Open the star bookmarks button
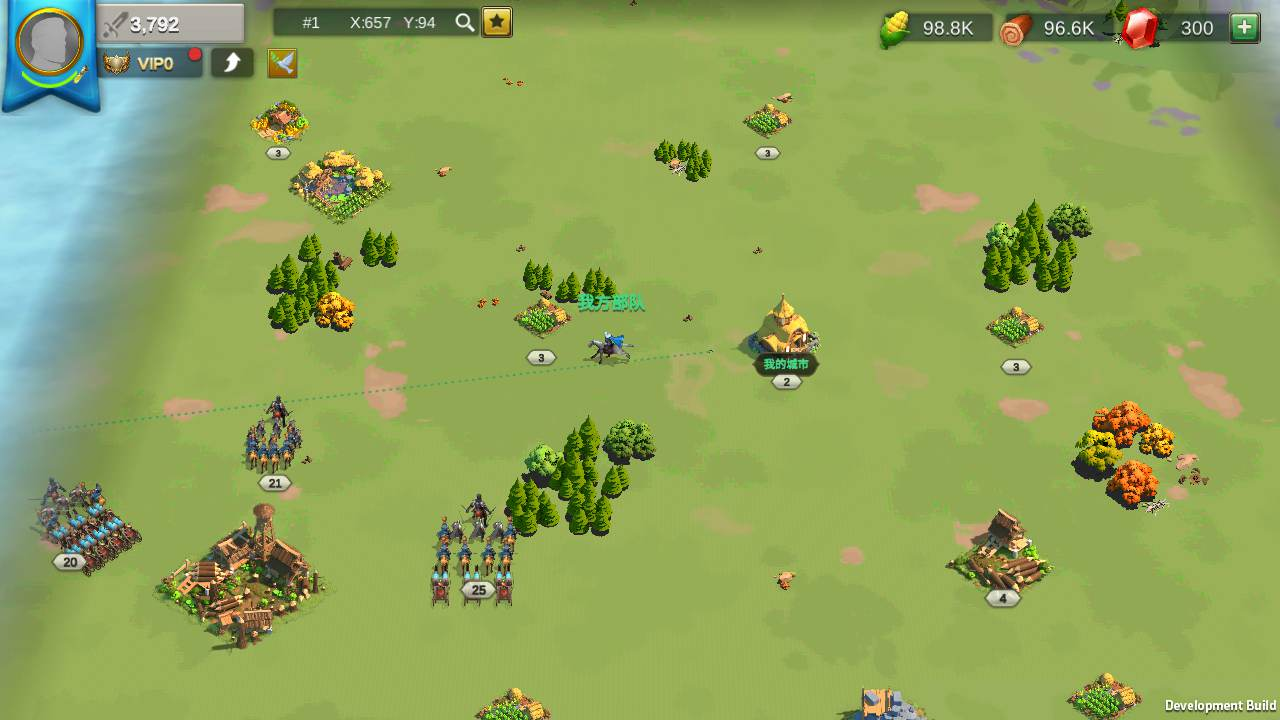 (497, 23)
